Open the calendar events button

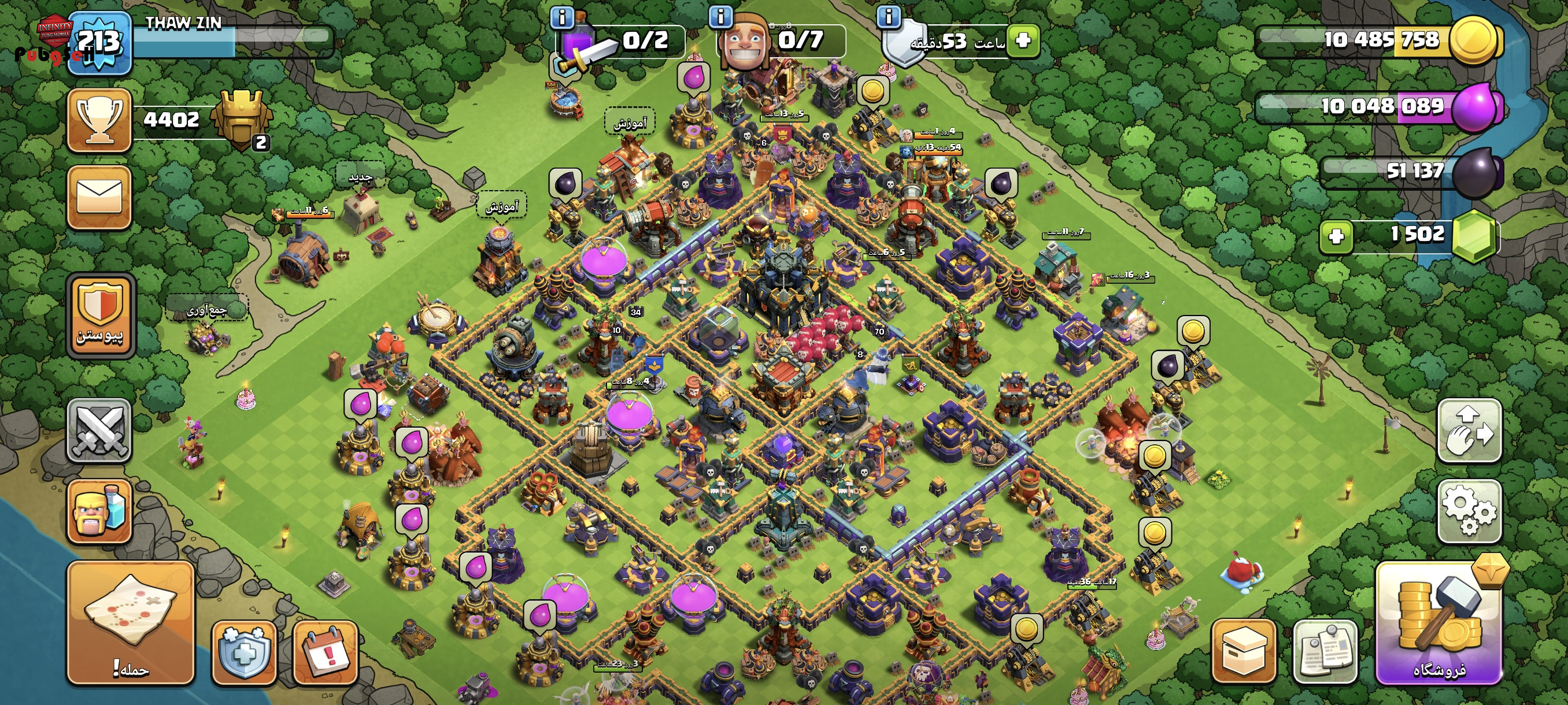coord(325,652)
